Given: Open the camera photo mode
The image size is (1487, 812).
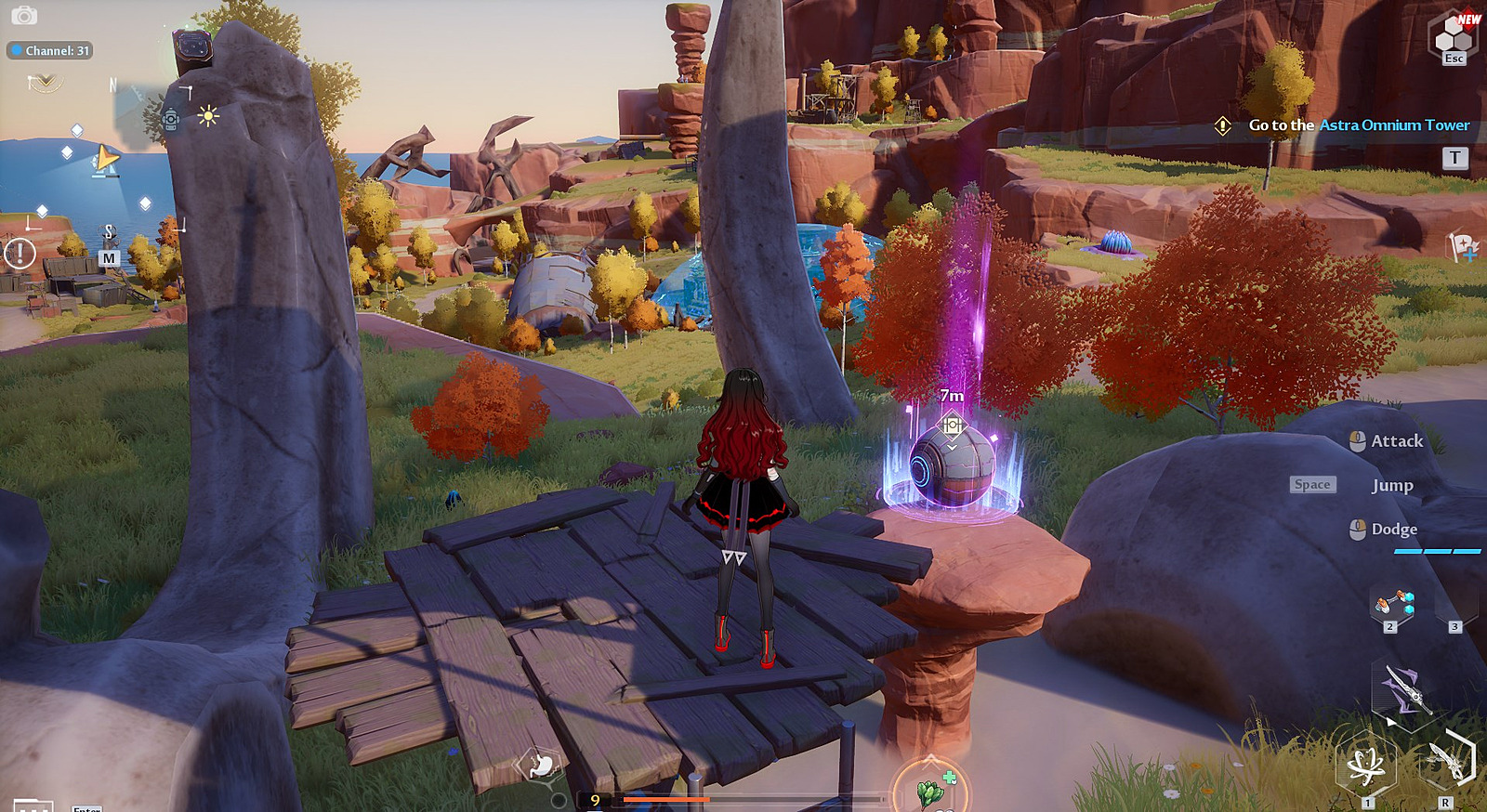Looking at the screenshot, I should [24, 16].
